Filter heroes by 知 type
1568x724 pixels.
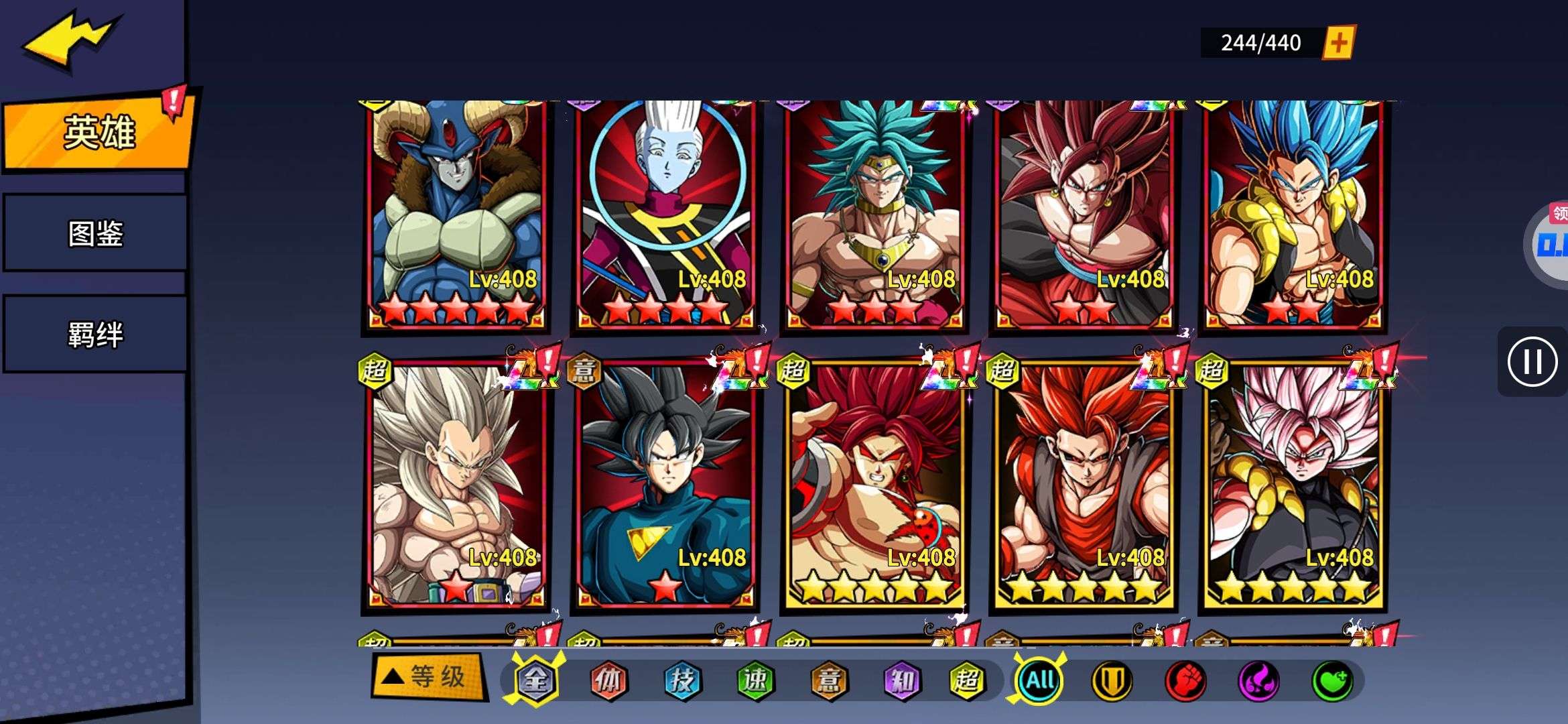coord(901,680)
